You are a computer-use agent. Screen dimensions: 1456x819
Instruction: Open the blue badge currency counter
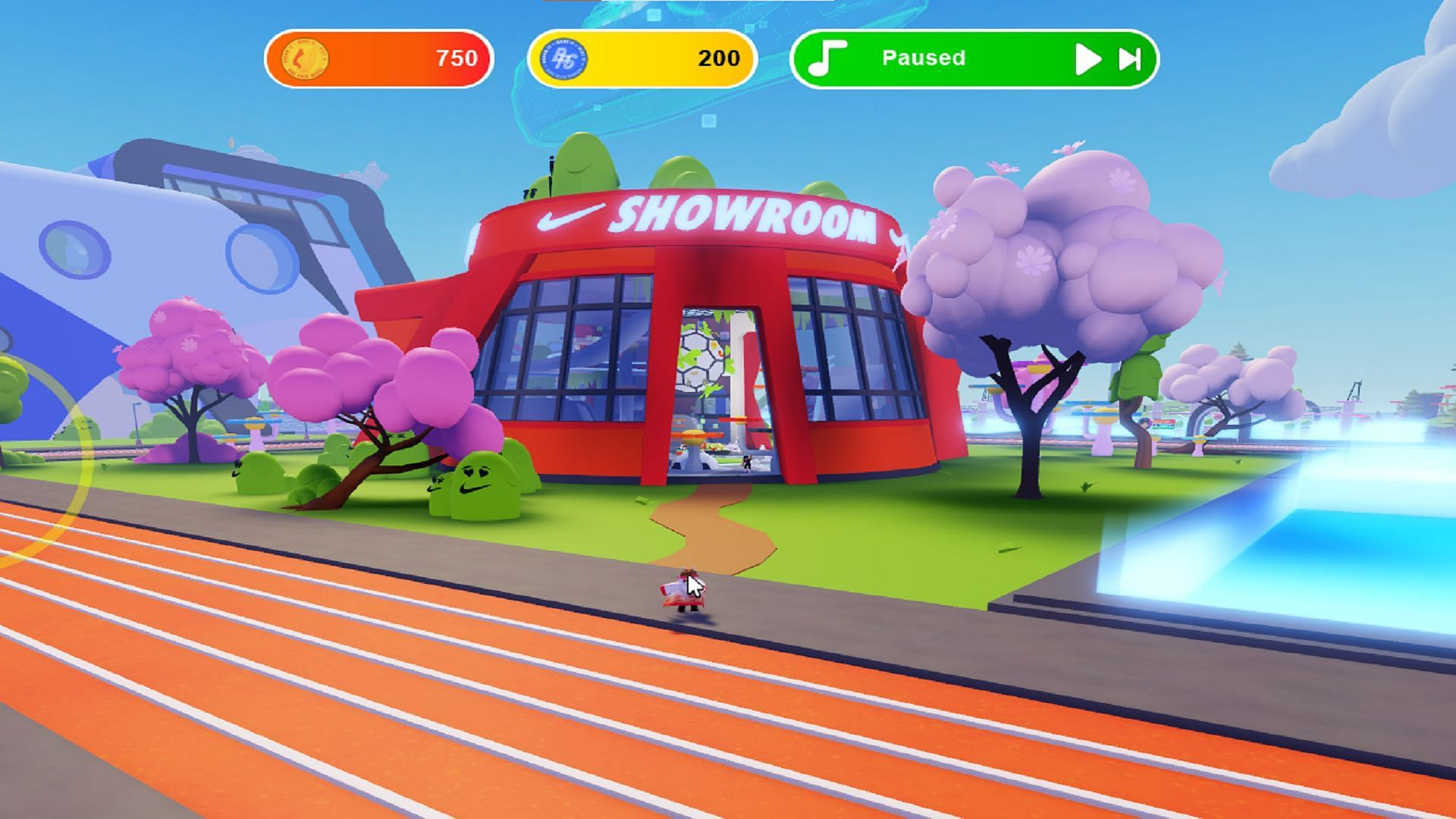pyautogui.click(x=642, y=58)
